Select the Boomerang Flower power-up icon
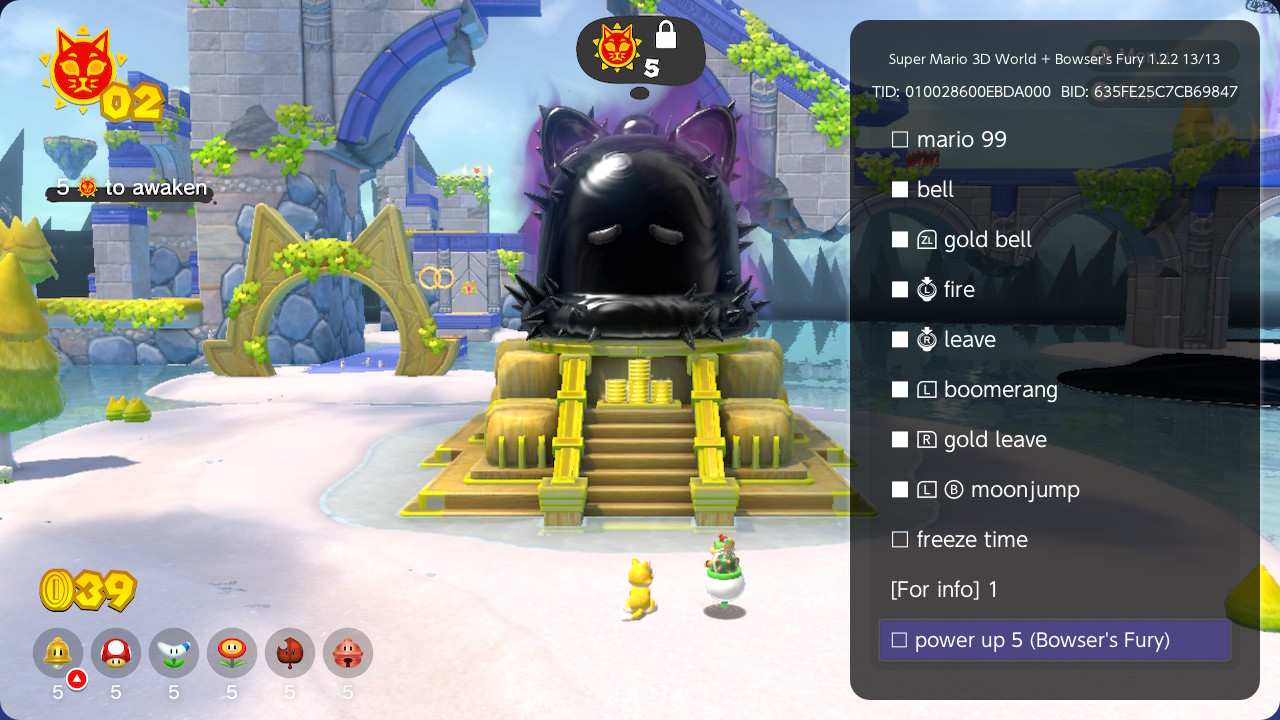Screen dimensions: 1280x720 pyautogui.click(x=173, y=653)
